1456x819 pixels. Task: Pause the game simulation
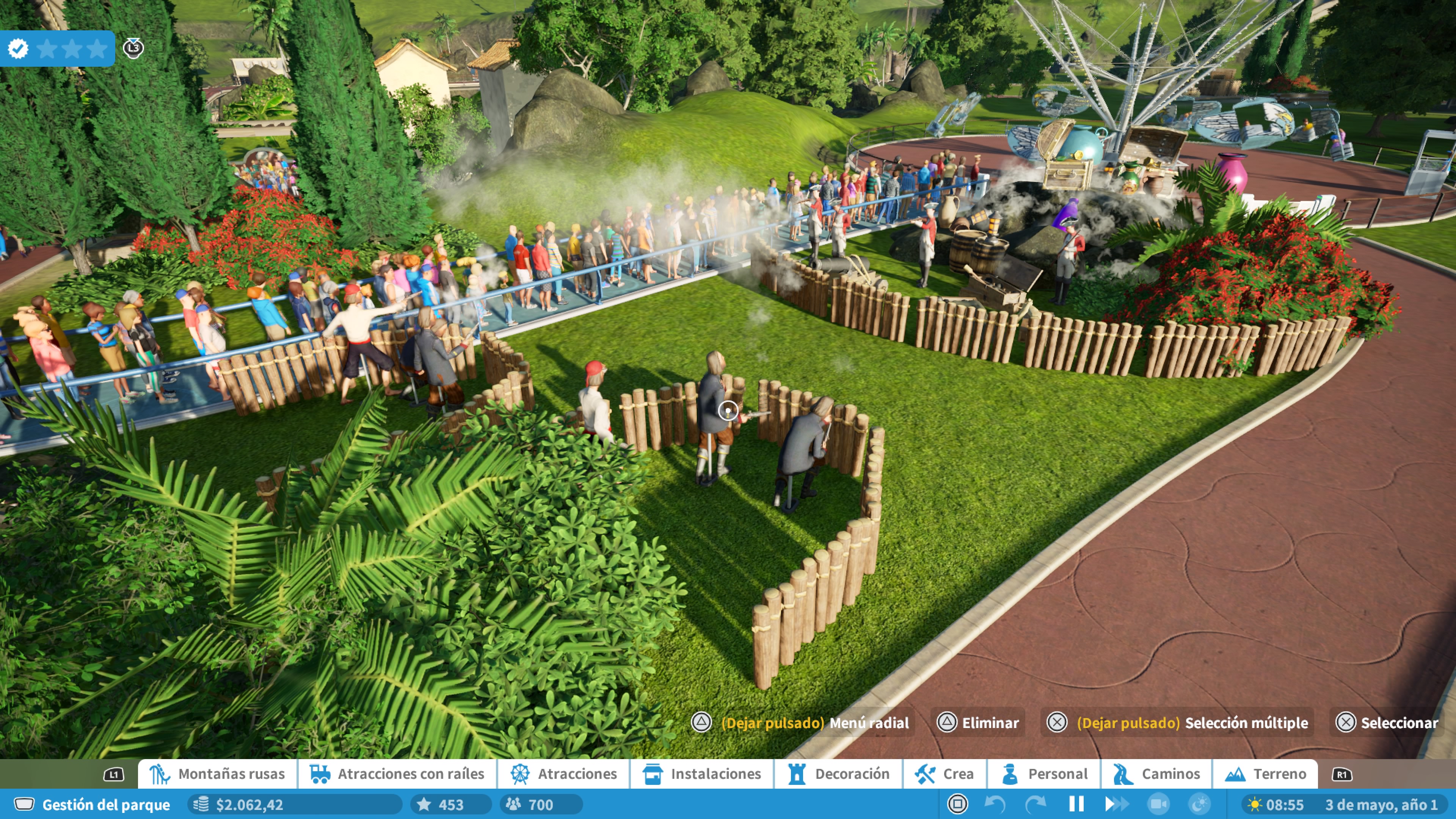(1076, 804)
